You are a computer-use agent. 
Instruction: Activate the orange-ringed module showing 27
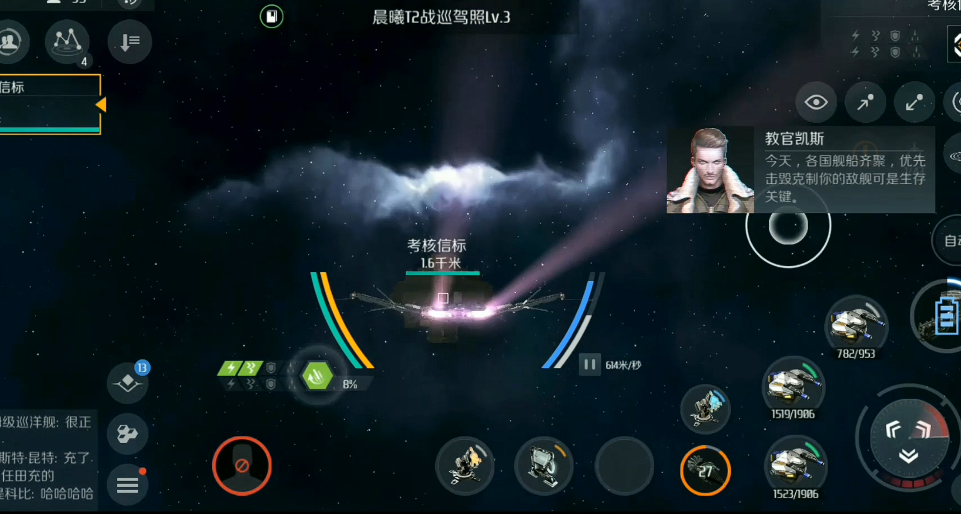tap(705, 469)
